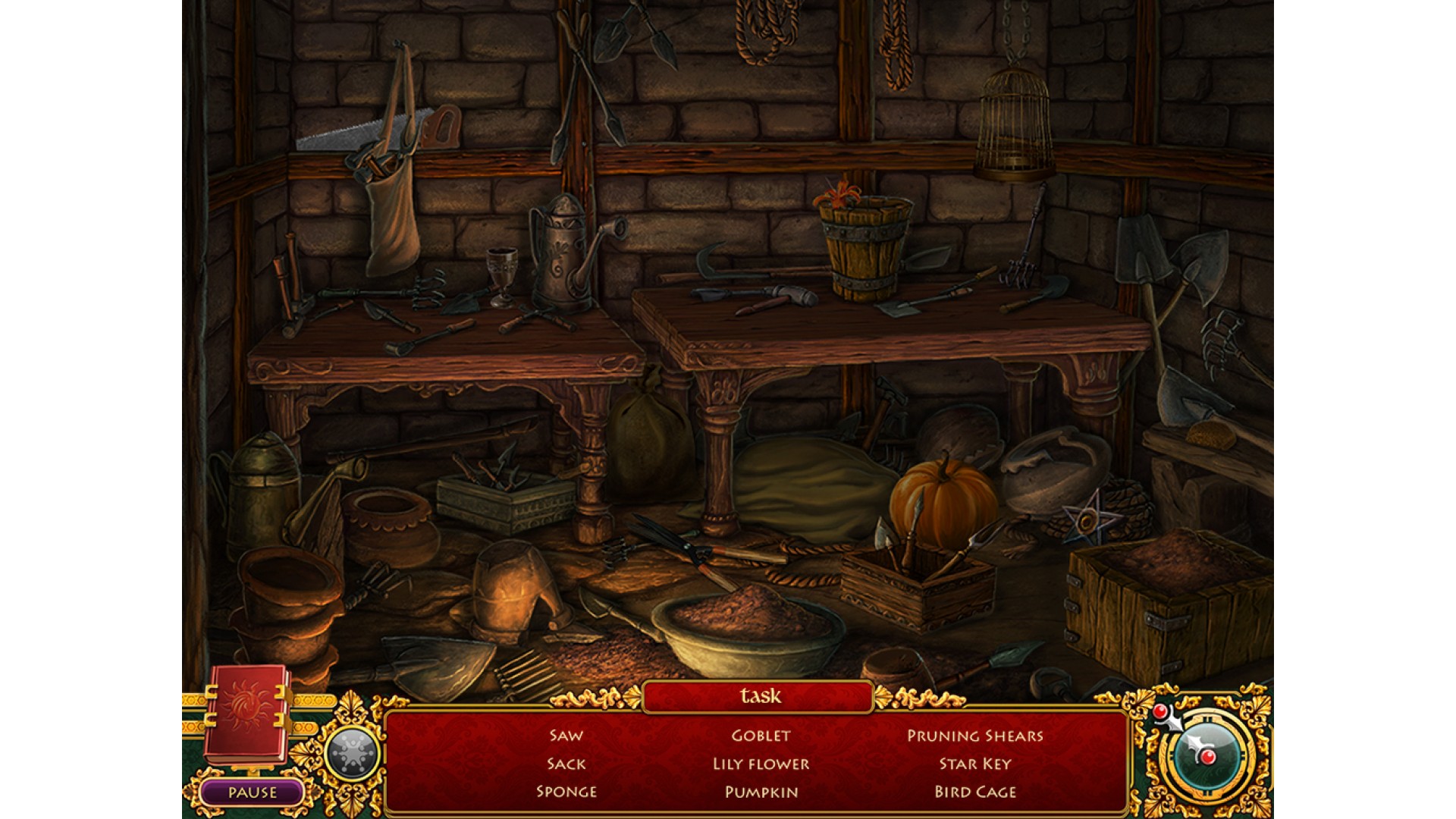Select Lily Flower in the task list

761,764
